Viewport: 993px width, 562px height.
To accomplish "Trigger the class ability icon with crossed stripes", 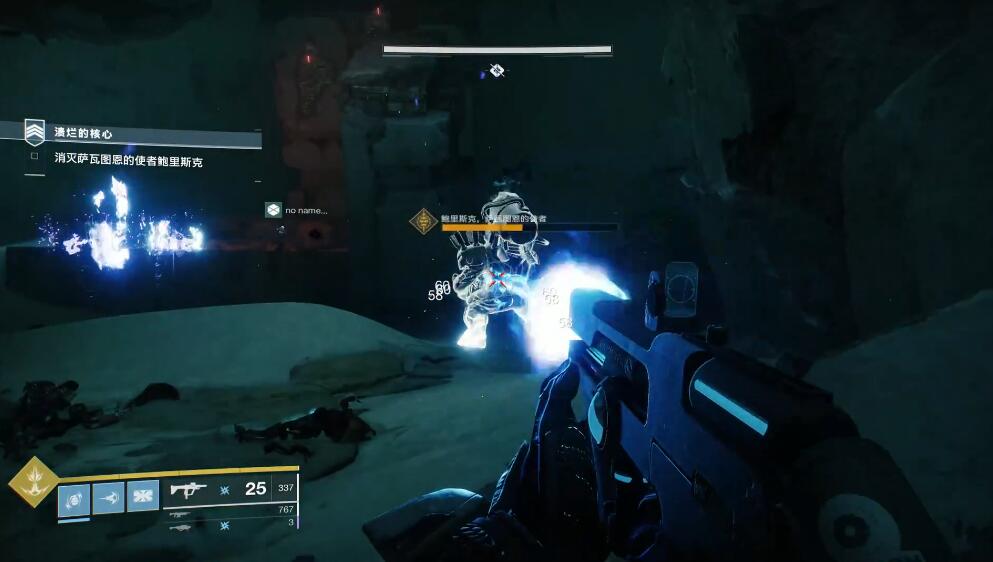I will pos(142,496).
